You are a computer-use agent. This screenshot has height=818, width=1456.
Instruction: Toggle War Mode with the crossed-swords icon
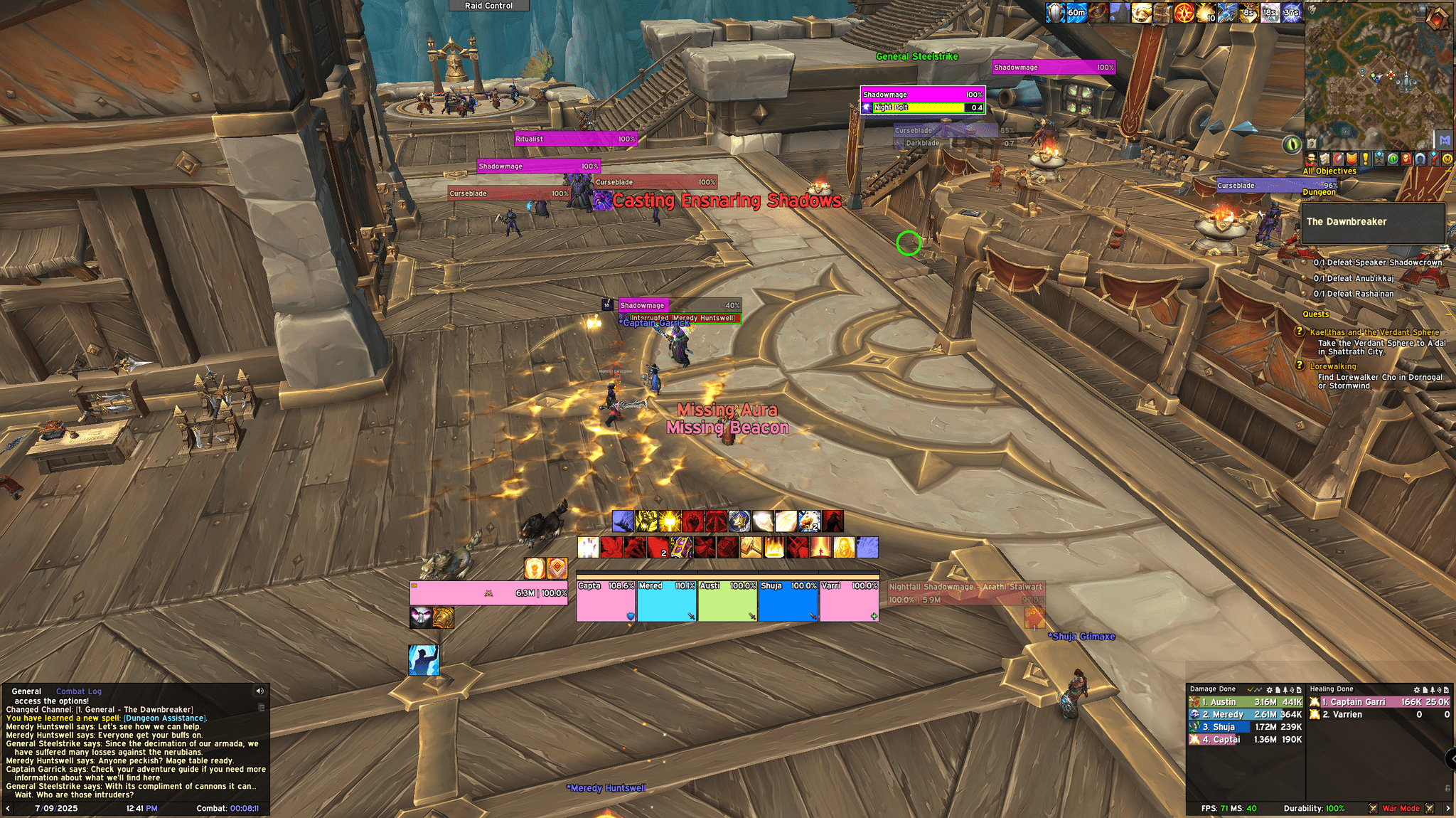1373,809
